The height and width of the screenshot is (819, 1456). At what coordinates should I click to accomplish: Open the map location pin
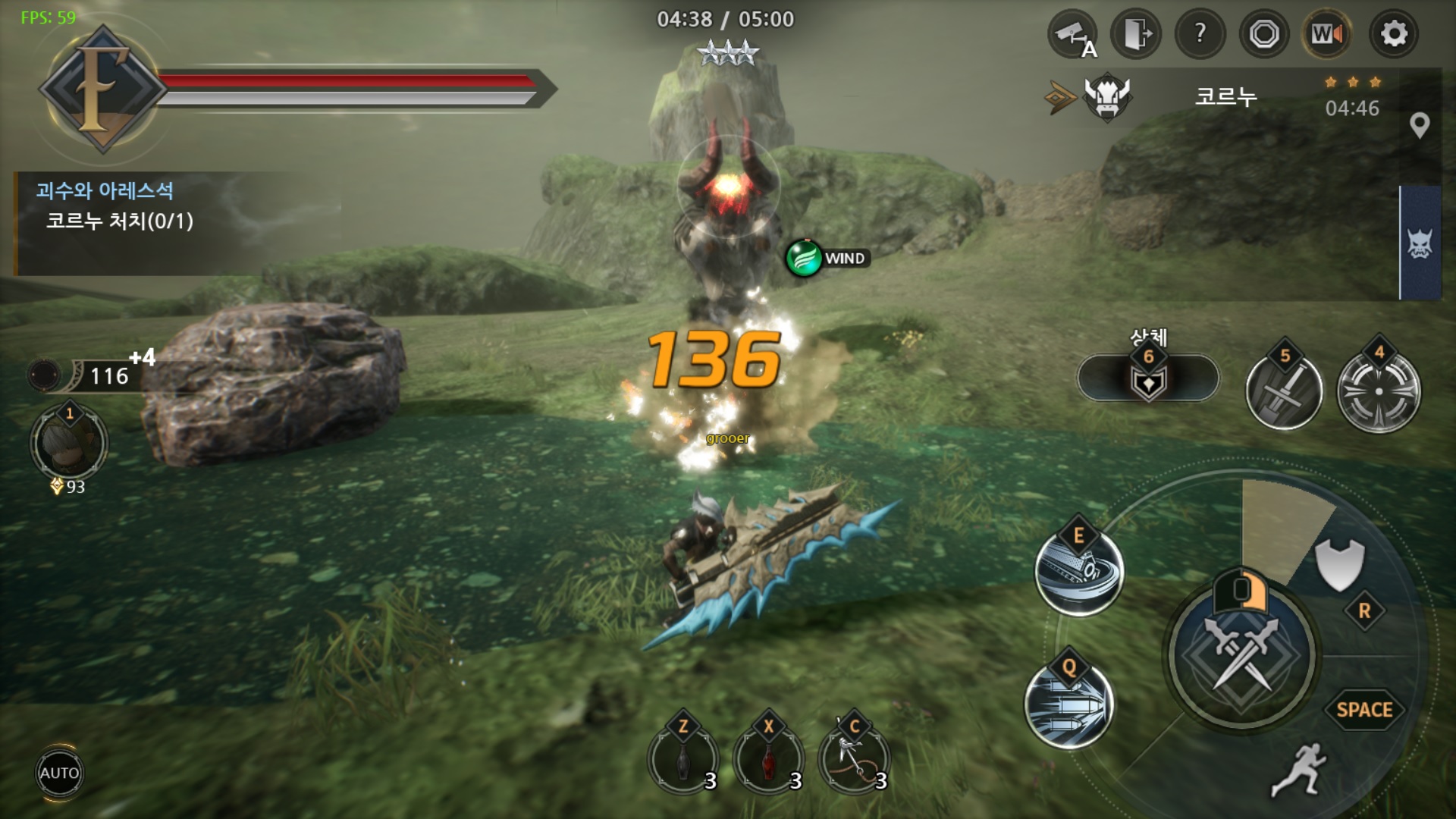tap(1419, 125)
